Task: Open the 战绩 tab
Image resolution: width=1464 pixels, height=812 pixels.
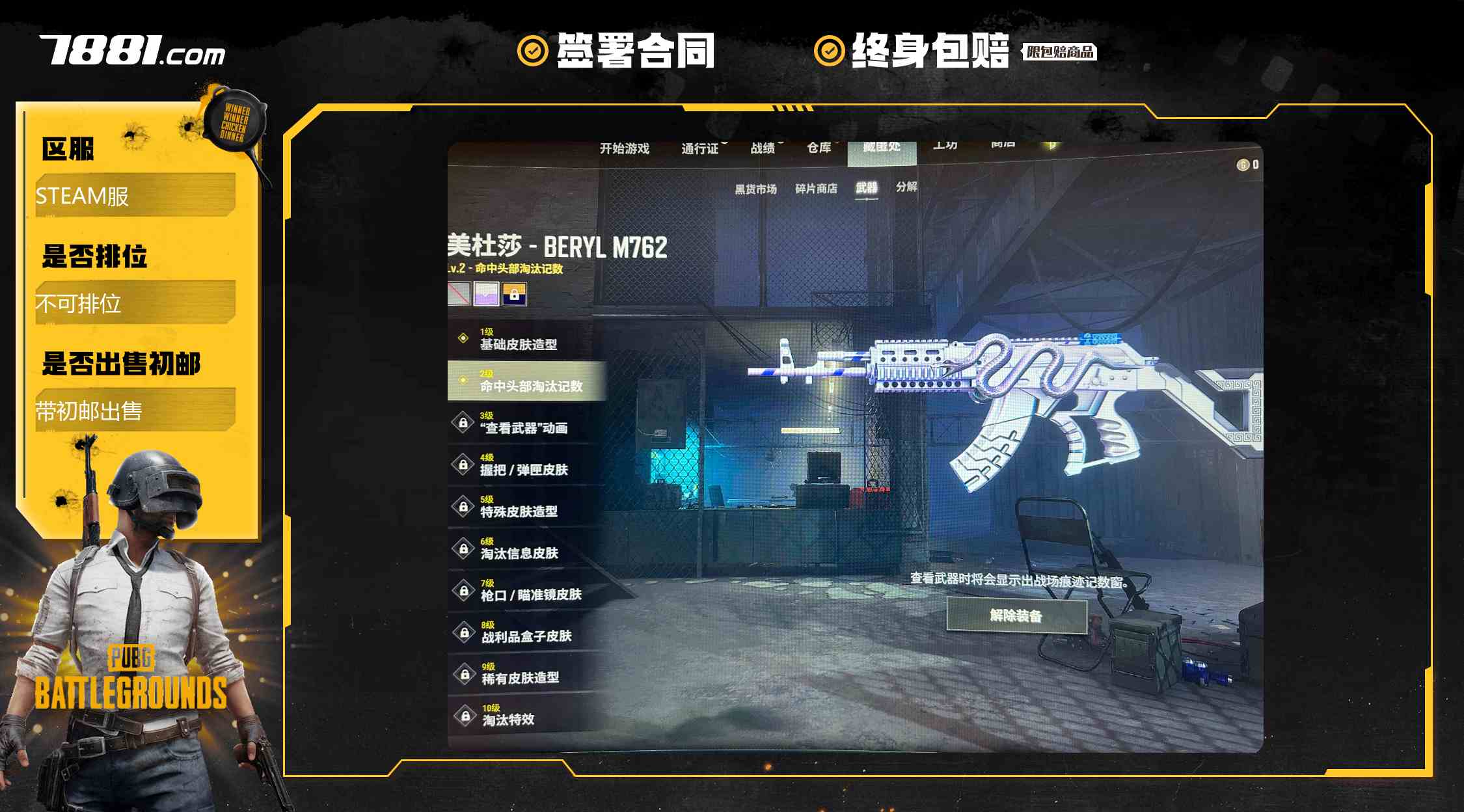Action: 763,148
